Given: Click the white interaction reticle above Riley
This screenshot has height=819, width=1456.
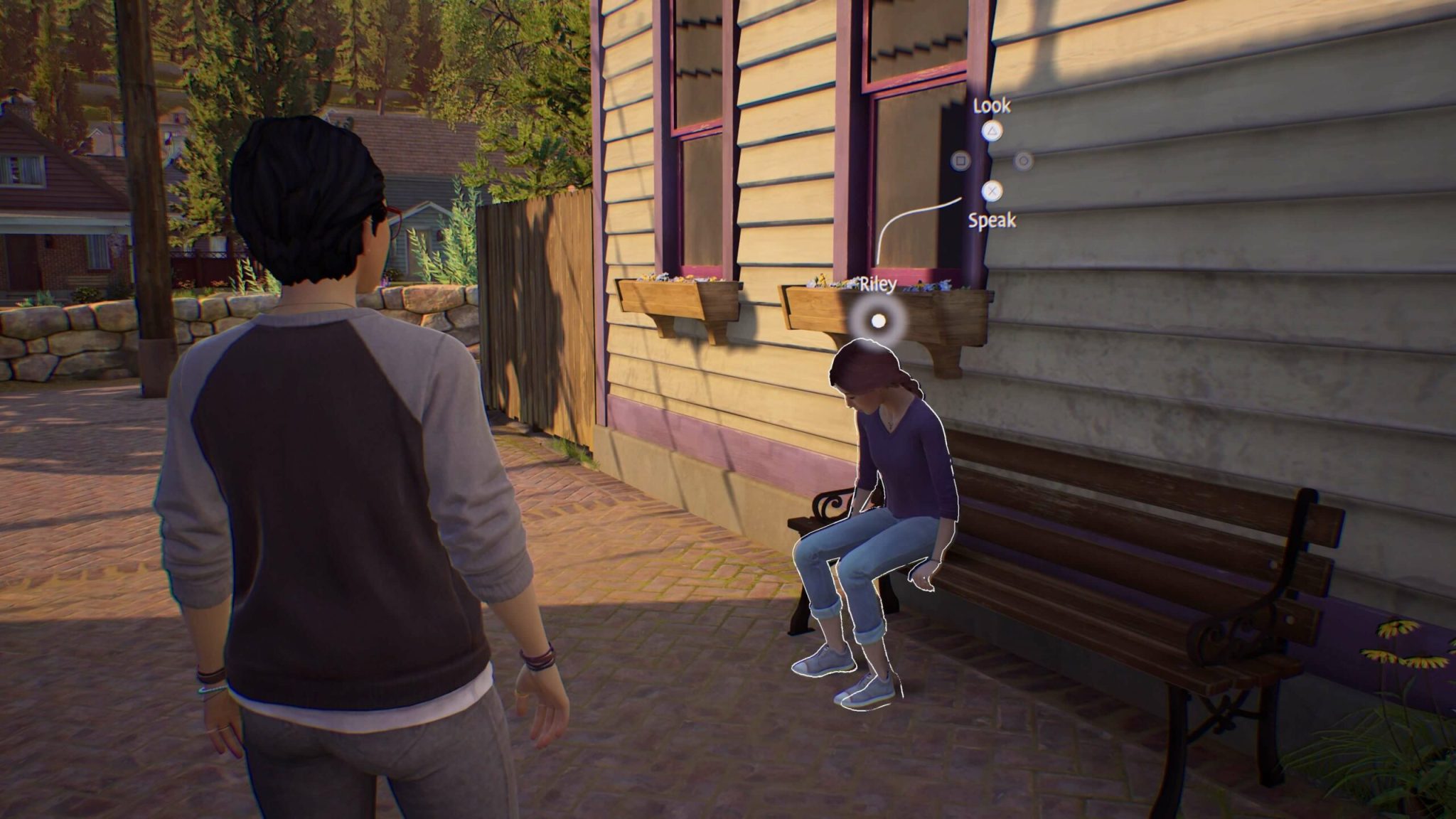Looking at the screenshot, I should point(877,319).
